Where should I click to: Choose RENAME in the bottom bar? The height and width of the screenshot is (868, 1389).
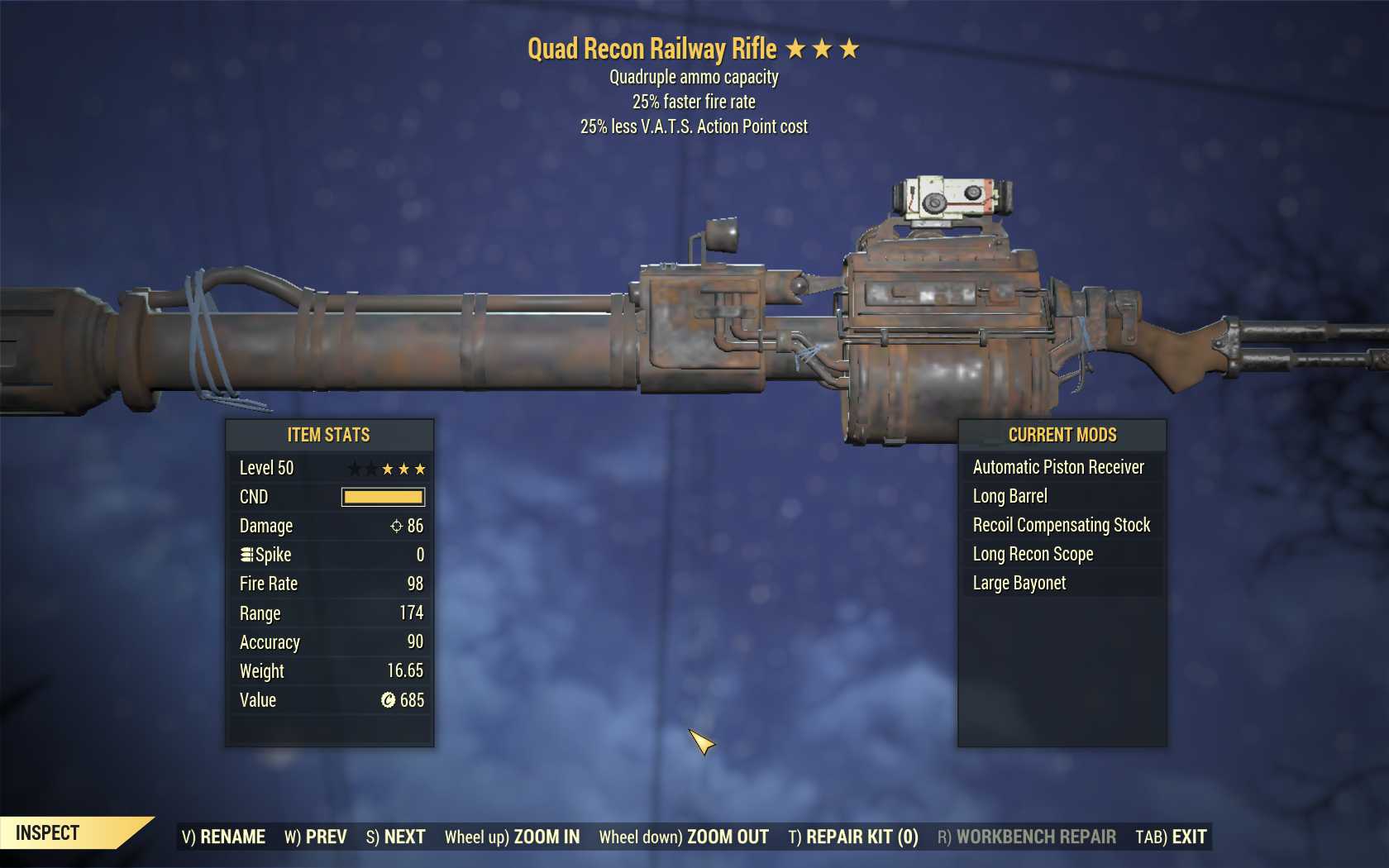223,837
